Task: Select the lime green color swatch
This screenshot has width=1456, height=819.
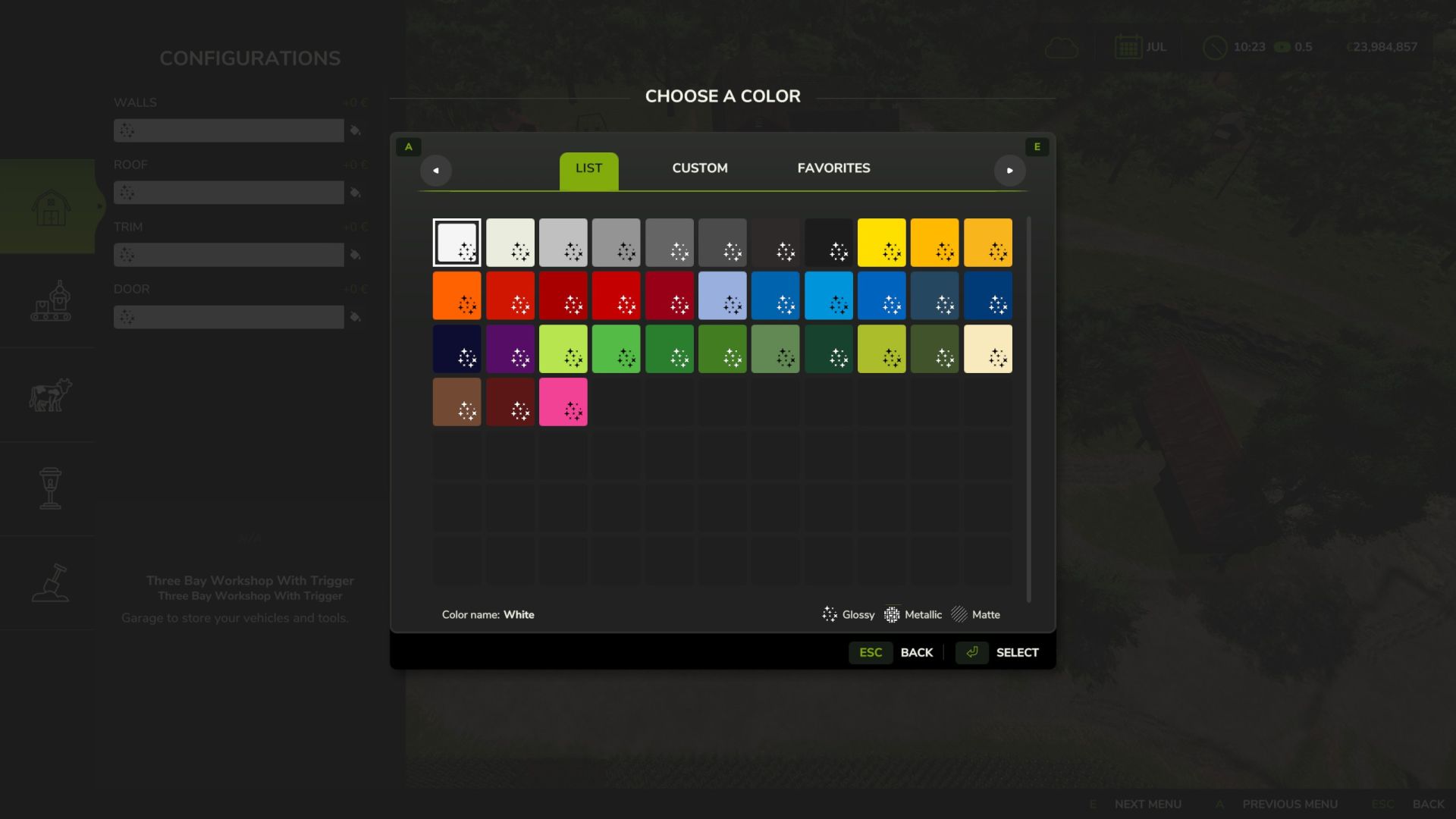Action: coord(563,349)
